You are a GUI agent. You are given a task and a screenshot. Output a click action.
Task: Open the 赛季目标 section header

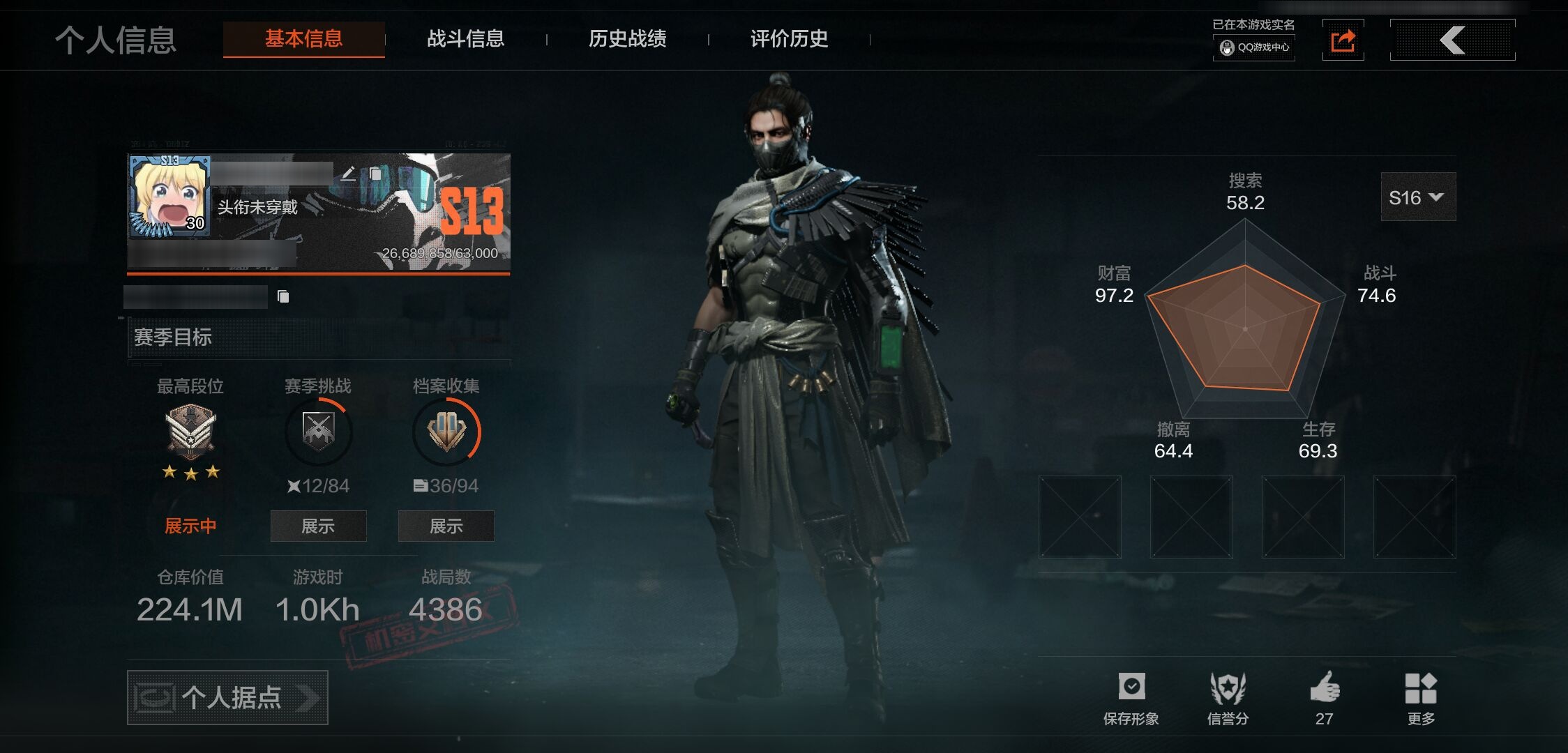318,337
